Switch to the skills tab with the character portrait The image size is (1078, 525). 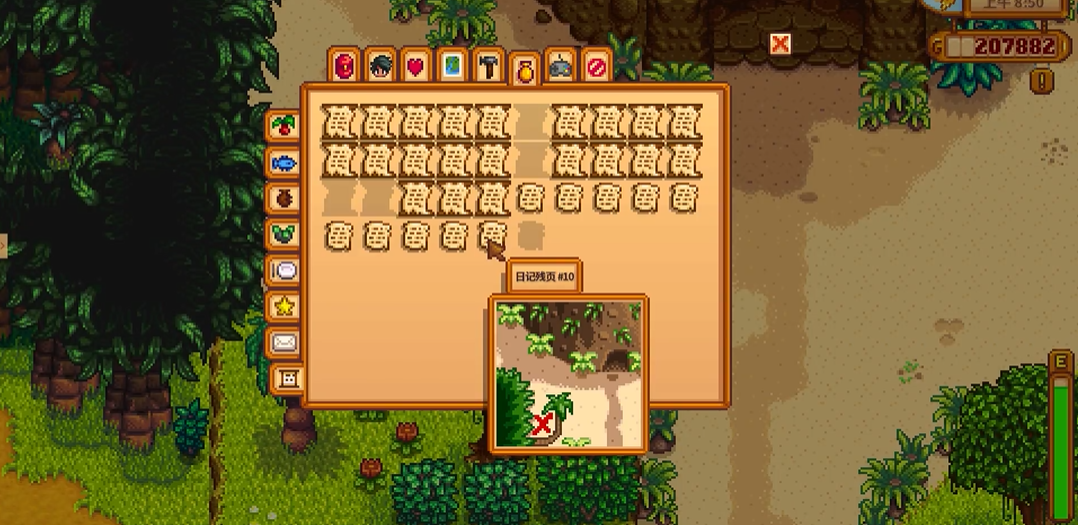[x=381, y=66]
